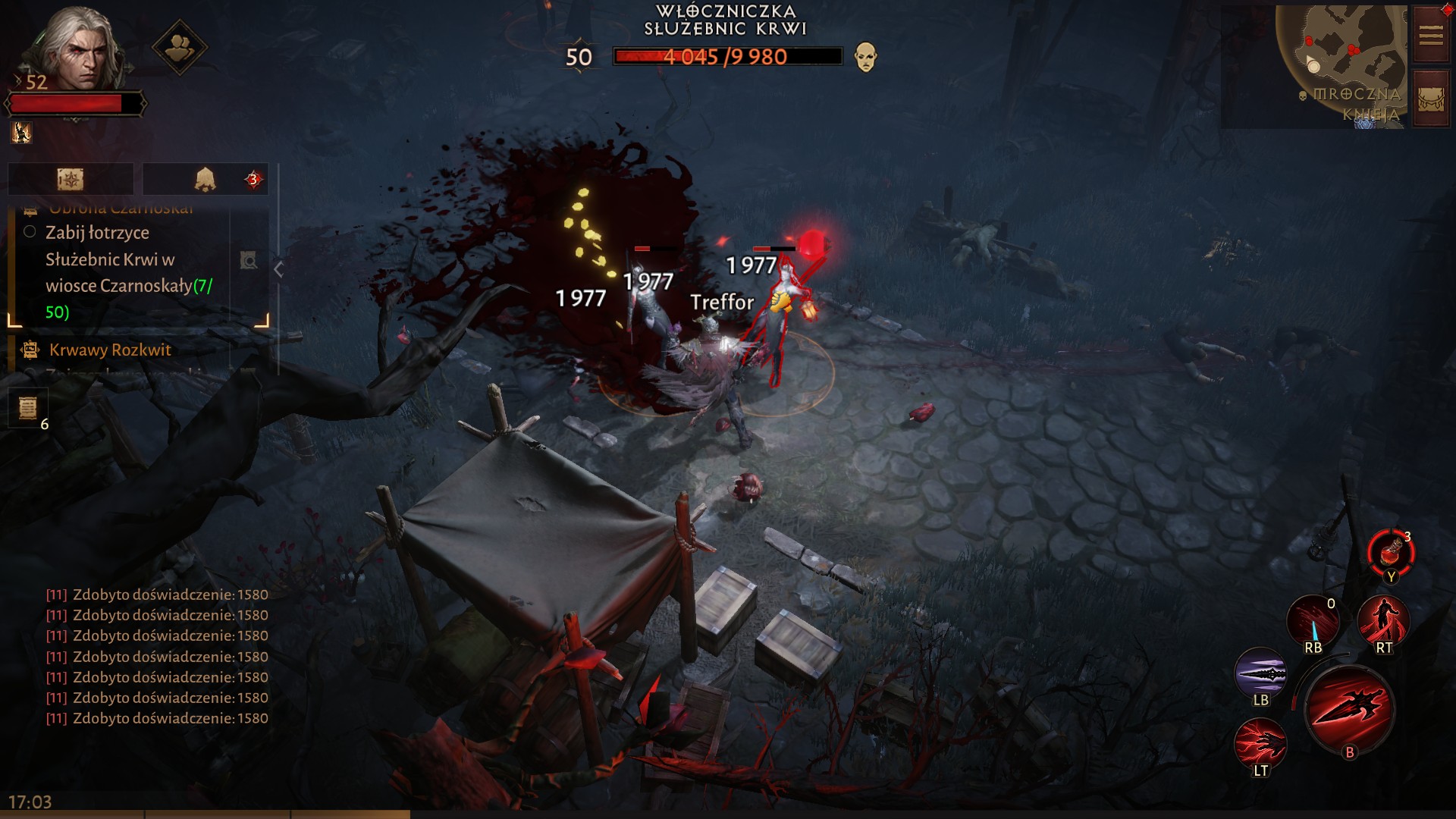Open the hamburger main menu

tap(1430, 35)
